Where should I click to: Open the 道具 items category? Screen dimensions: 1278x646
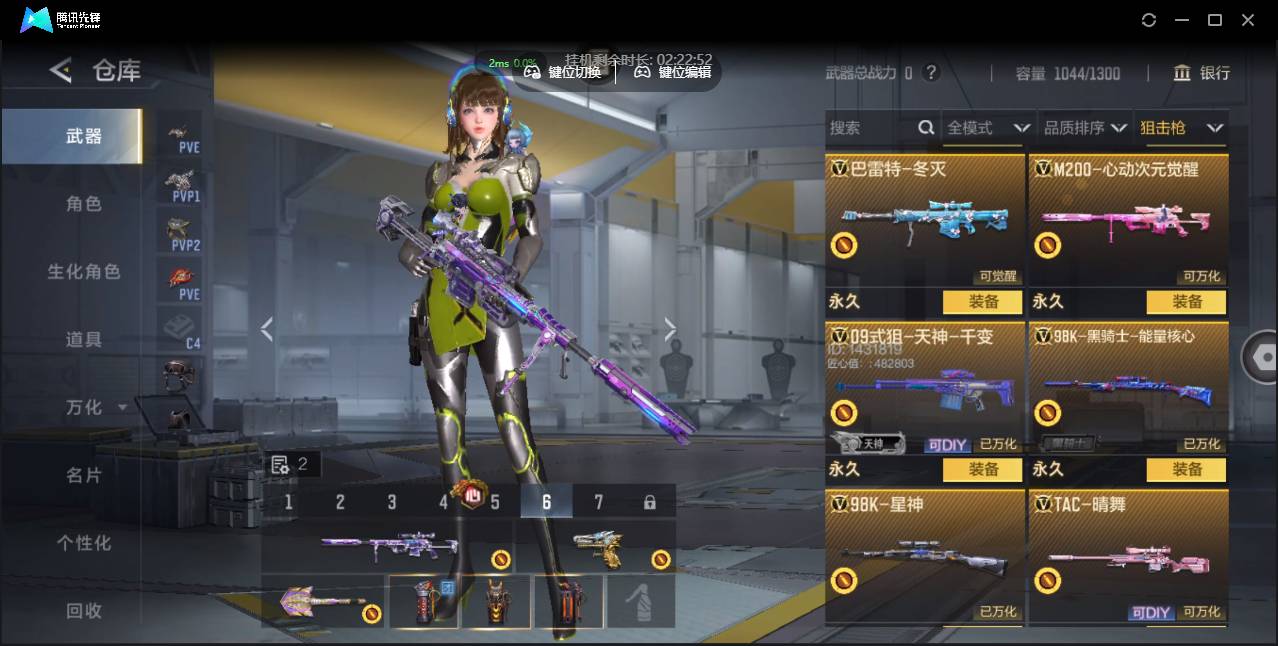(83, 340)
